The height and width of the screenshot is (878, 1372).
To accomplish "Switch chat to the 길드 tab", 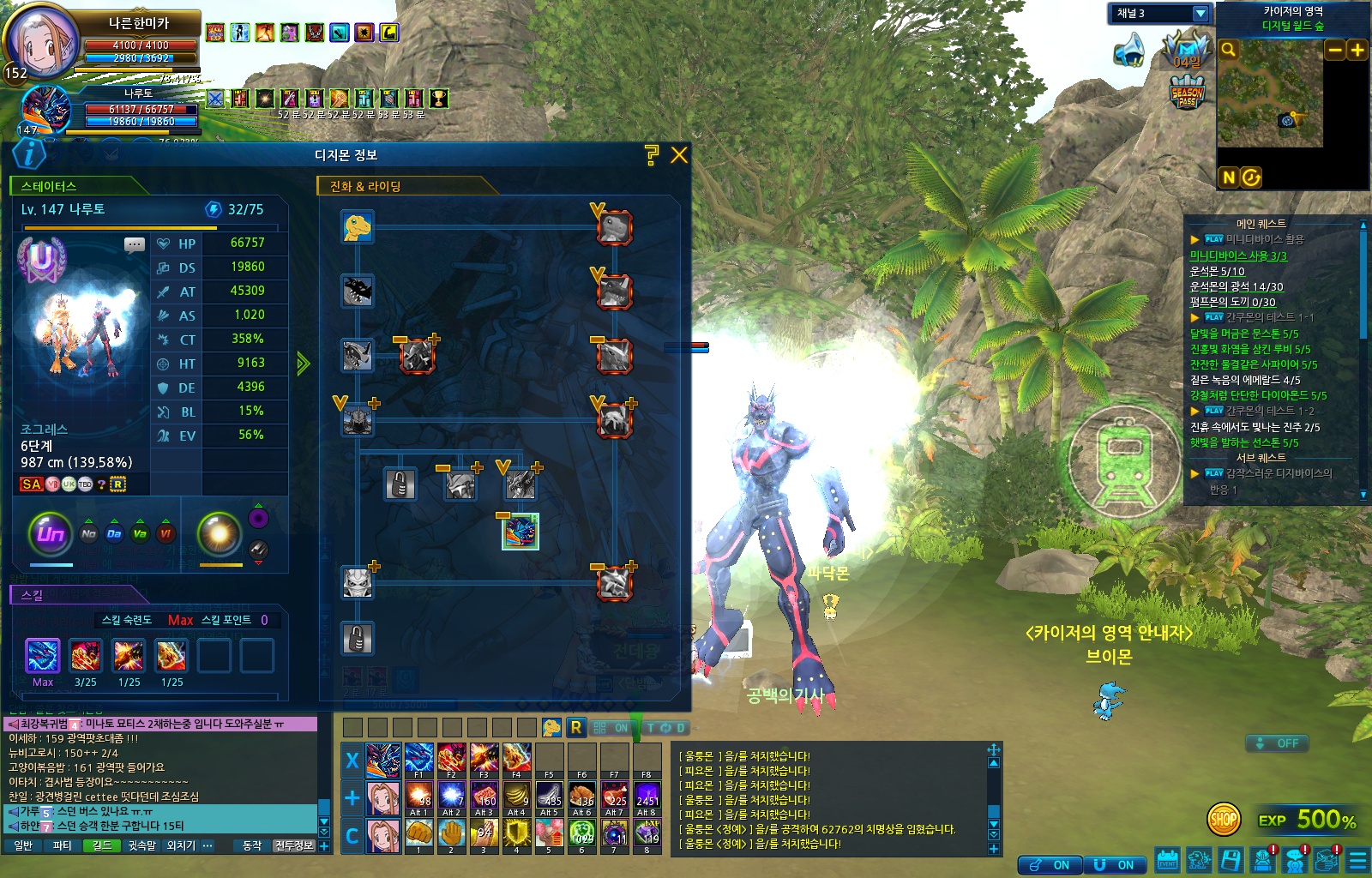I will [x=102, y=846].
